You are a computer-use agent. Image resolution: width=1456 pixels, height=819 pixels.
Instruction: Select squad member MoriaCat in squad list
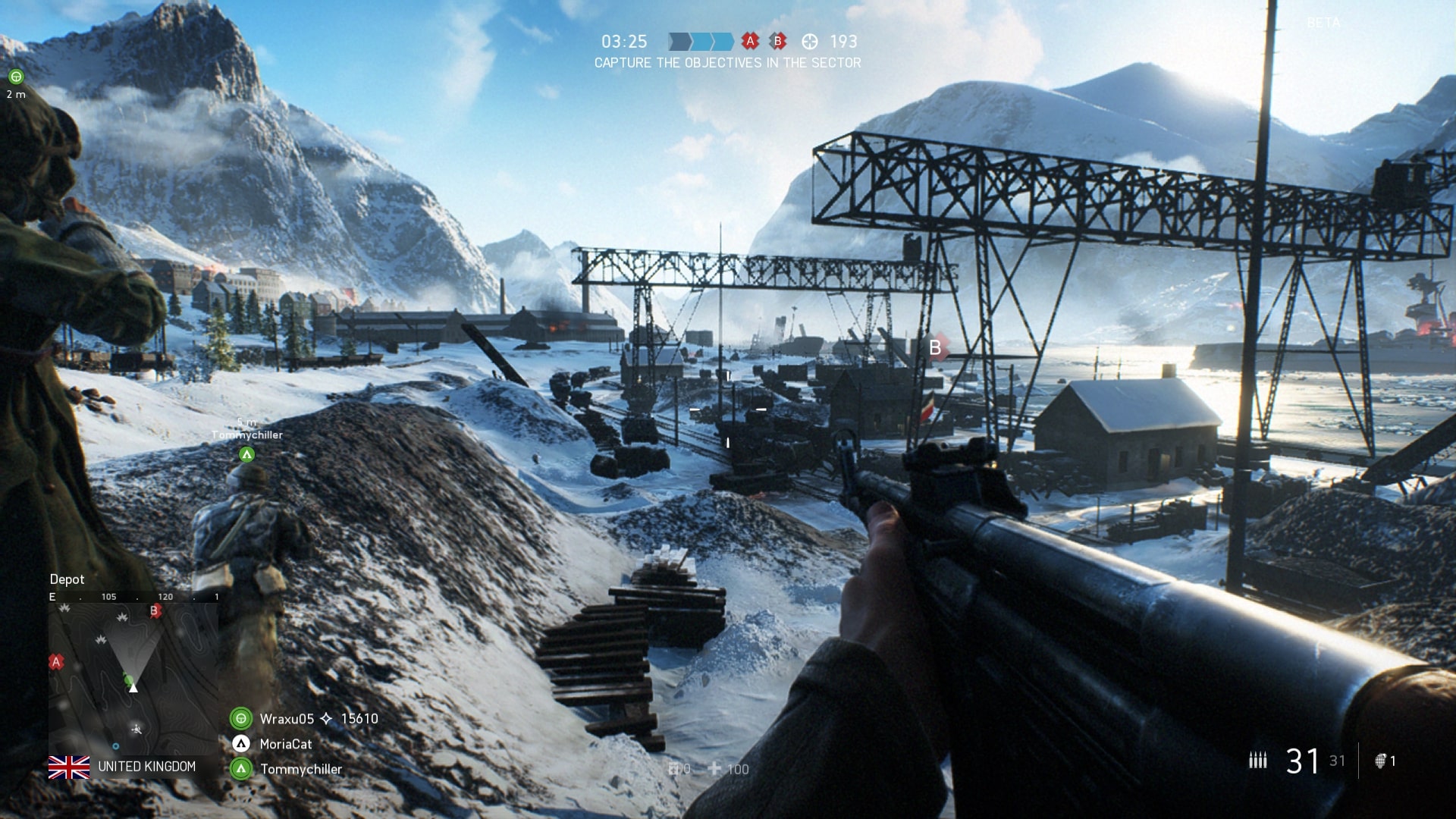(285, 744)
